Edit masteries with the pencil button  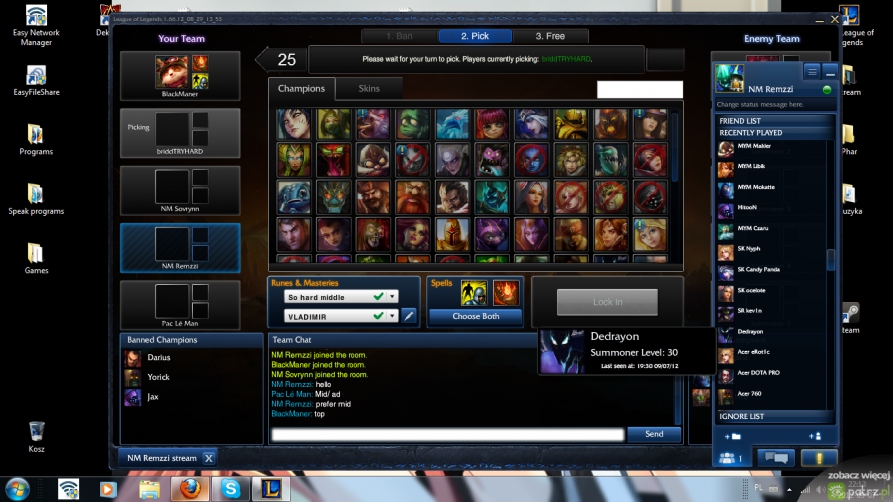[x=409, y=316]
